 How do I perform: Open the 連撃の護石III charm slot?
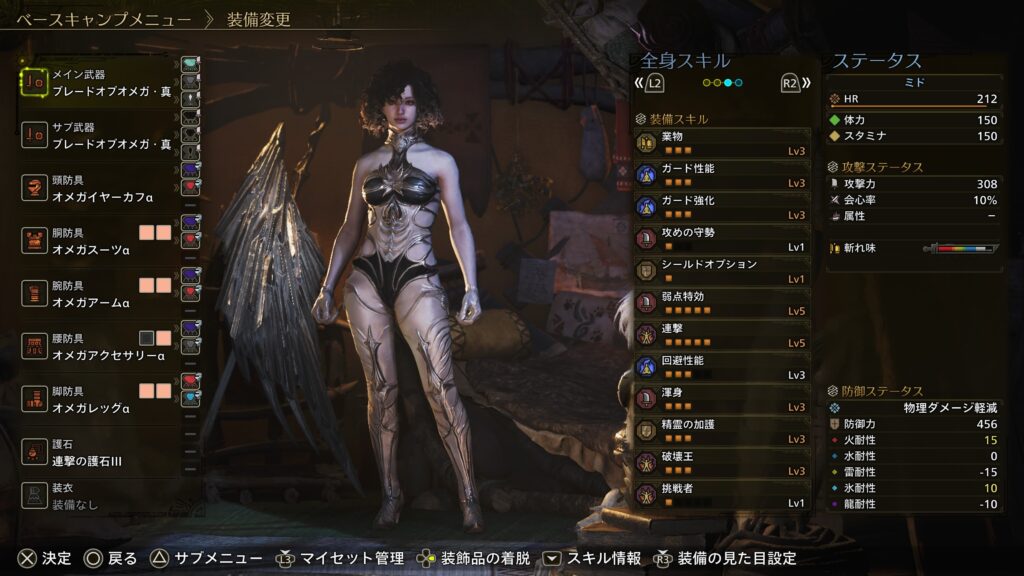point(100,452)
